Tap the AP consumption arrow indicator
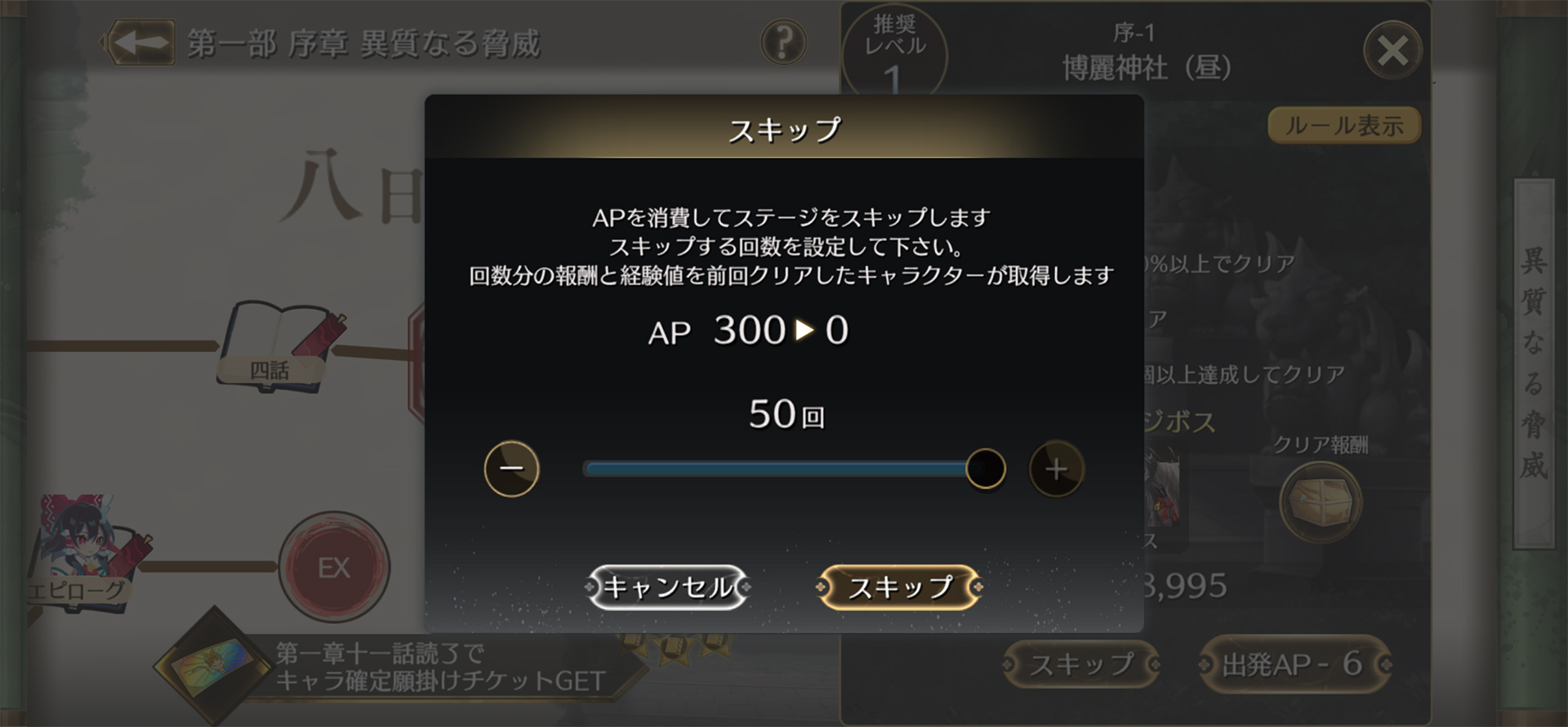 tap(804, 329)
